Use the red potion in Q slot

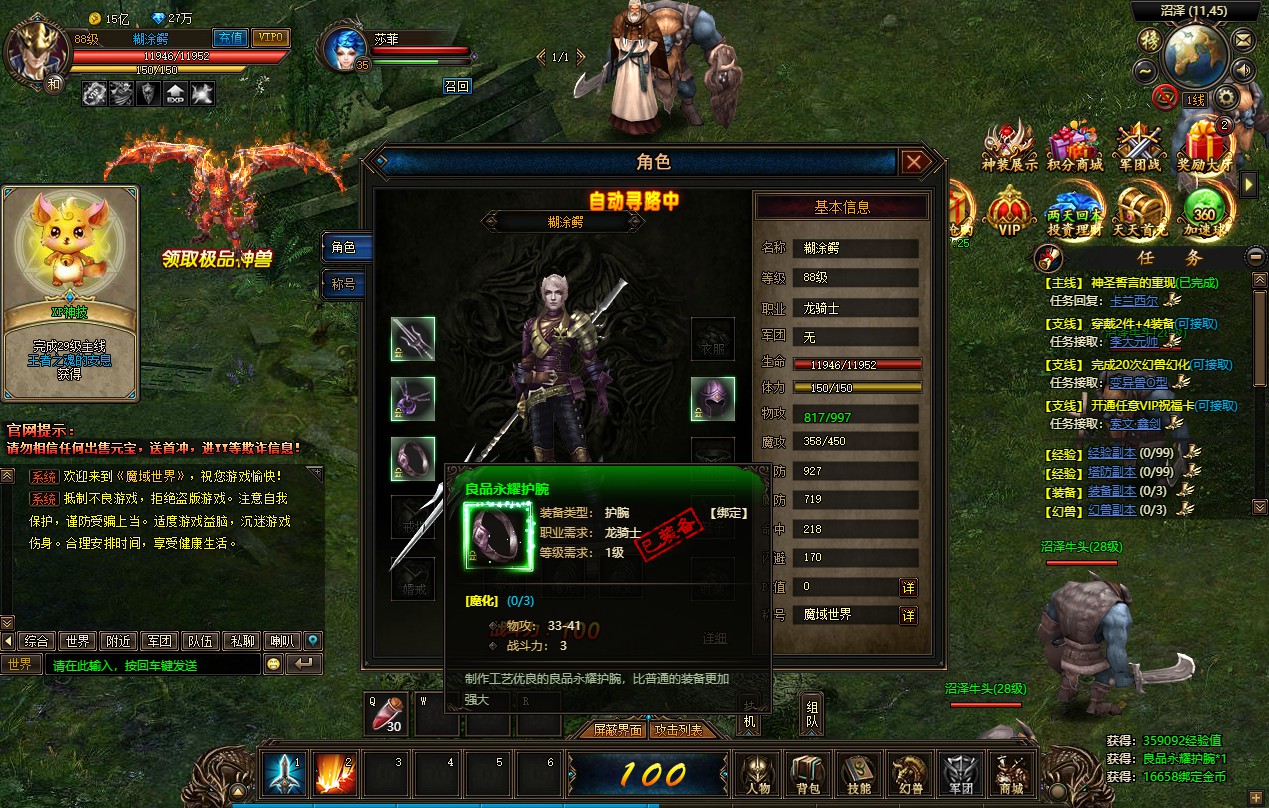point(388,711)
